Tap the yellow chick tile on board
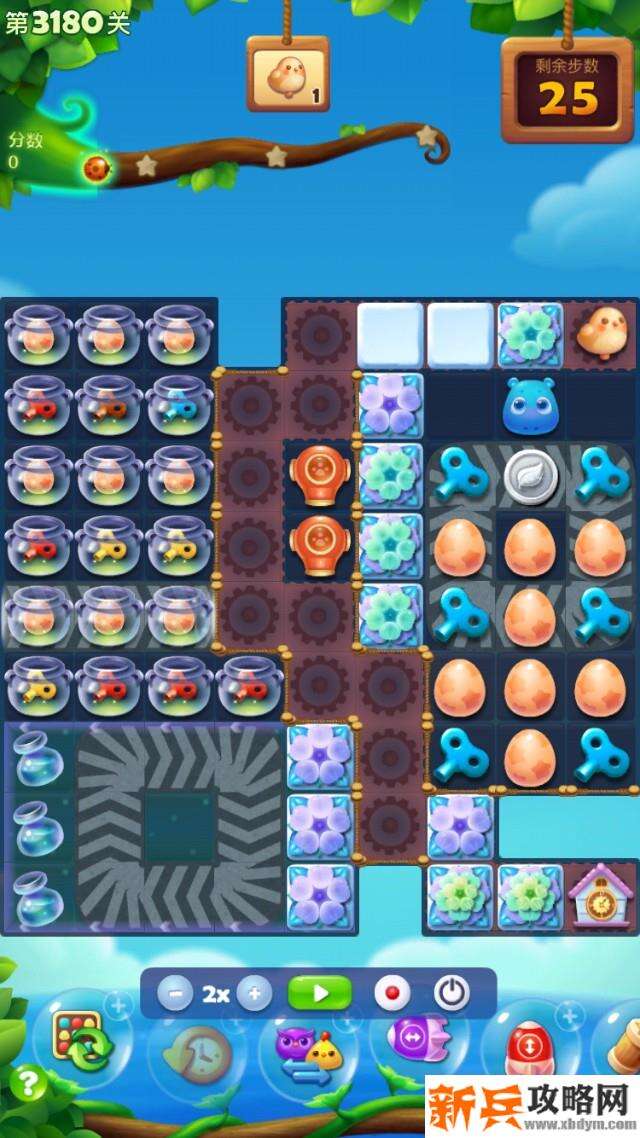Screen dimensions: 640x1138 (602, 334)
